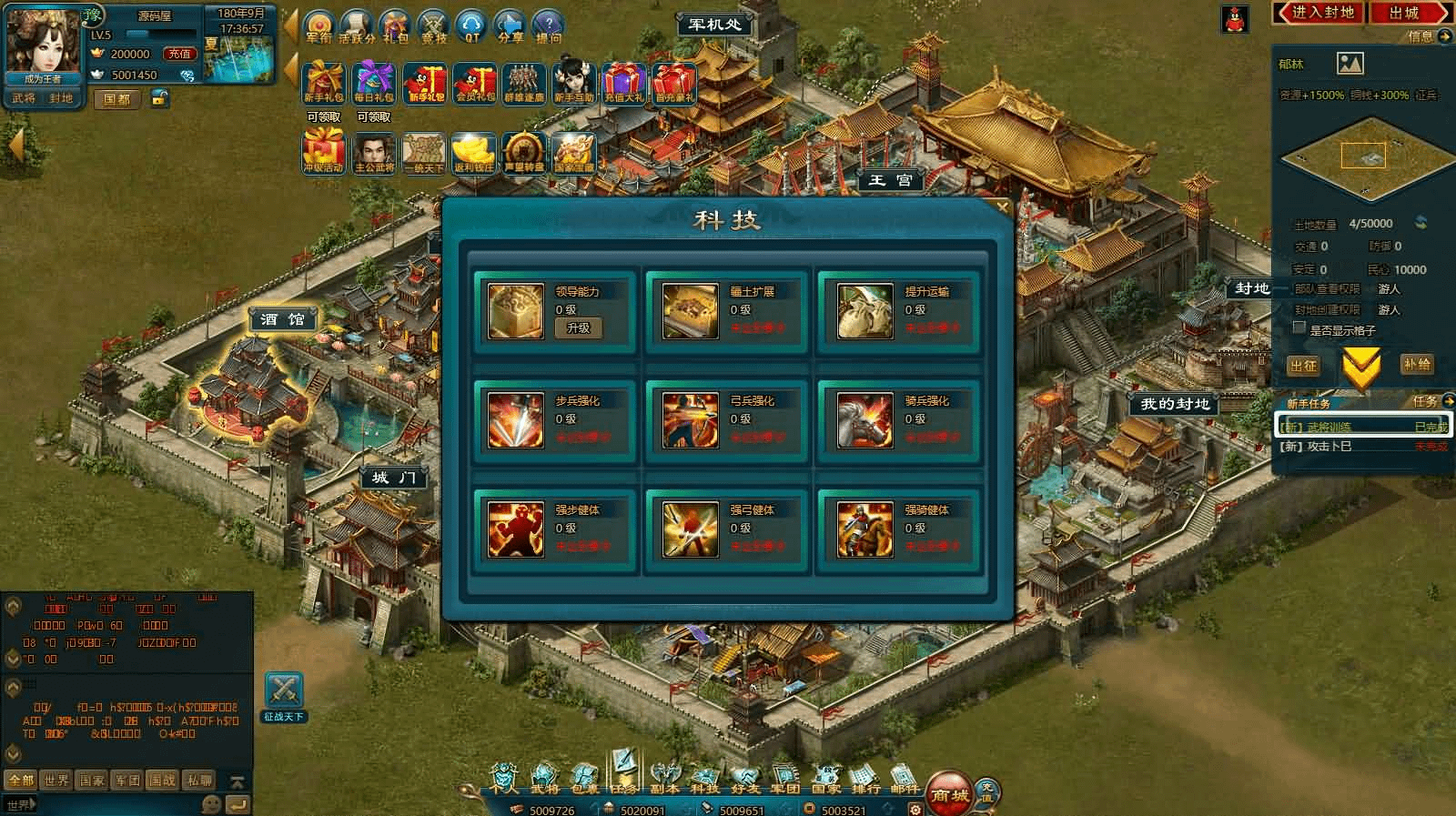1456x816 pixels.
Task: Open the 竞技 arena icon
Action: tap(434, 27)
